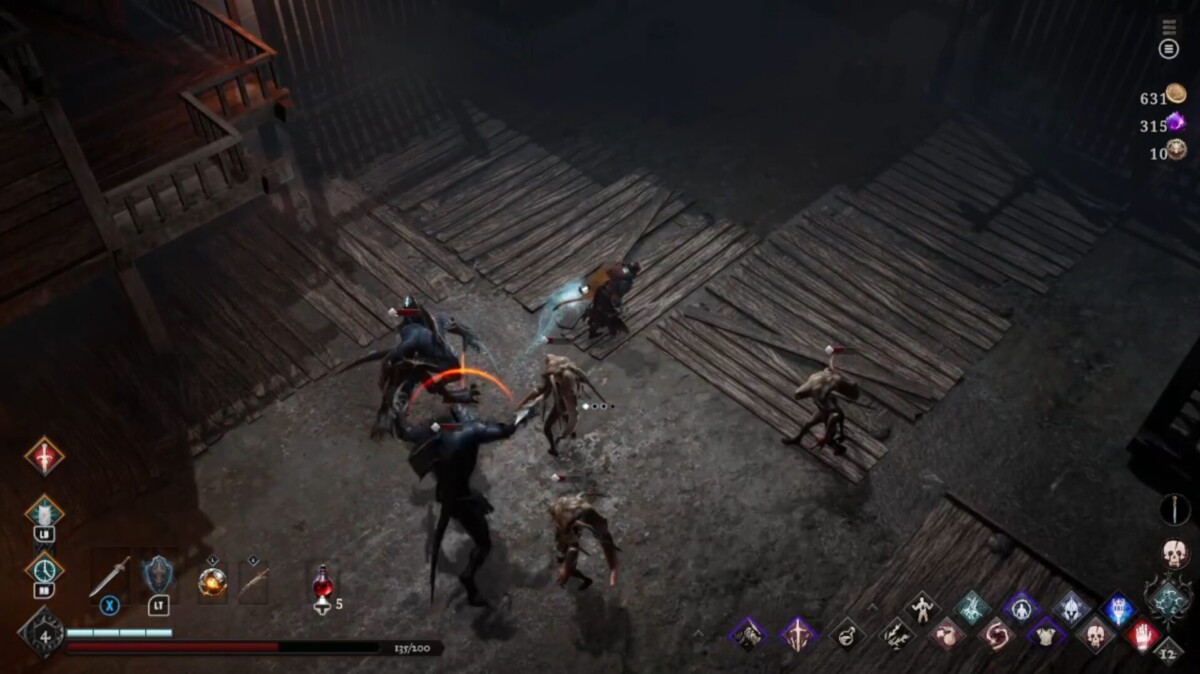Click the blue glowing tower buff icon
1200x674 pixels.
1119,608
